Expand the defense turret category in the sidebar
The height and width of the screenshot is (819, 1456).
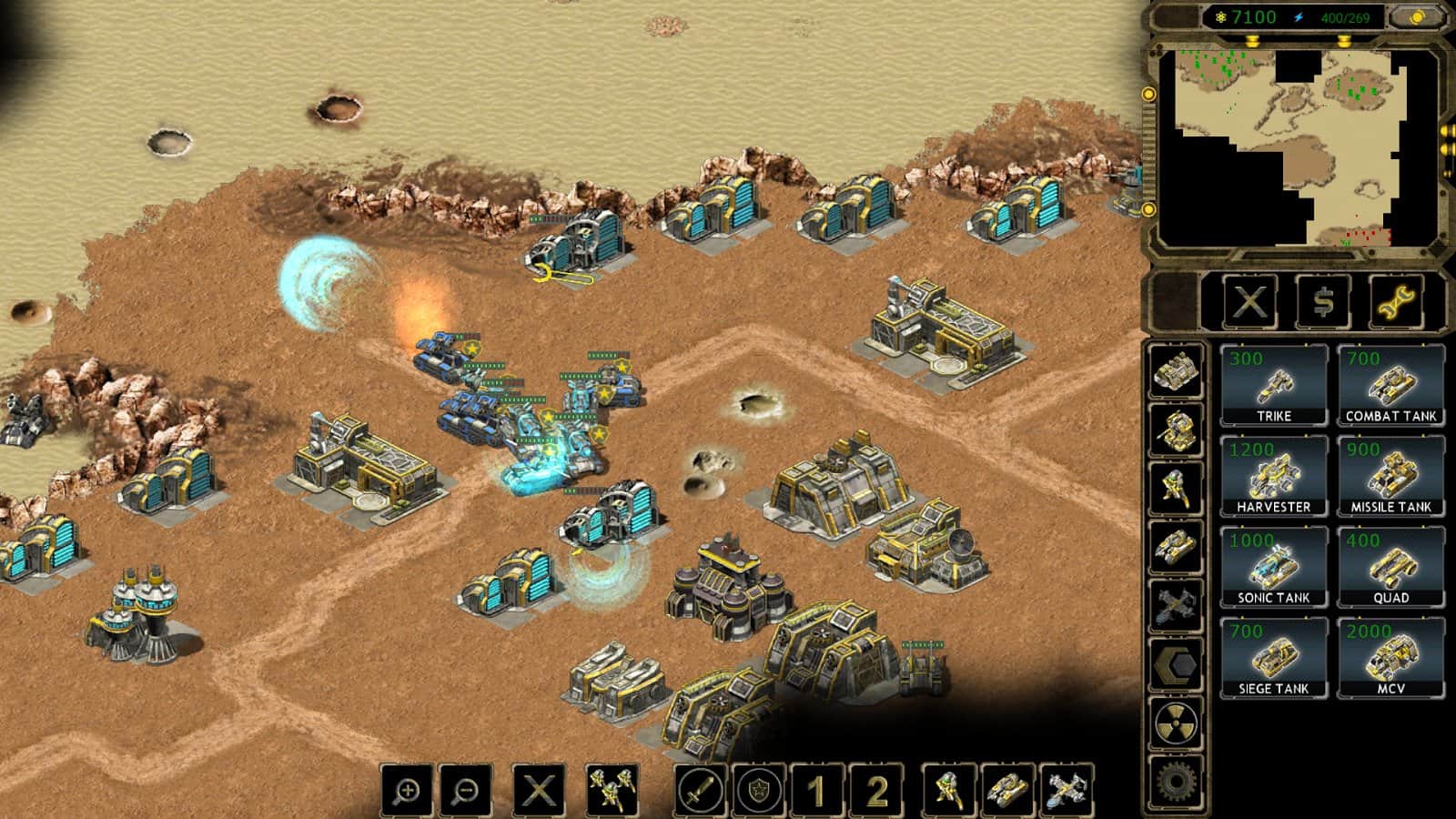click(x=1177, y=427)
